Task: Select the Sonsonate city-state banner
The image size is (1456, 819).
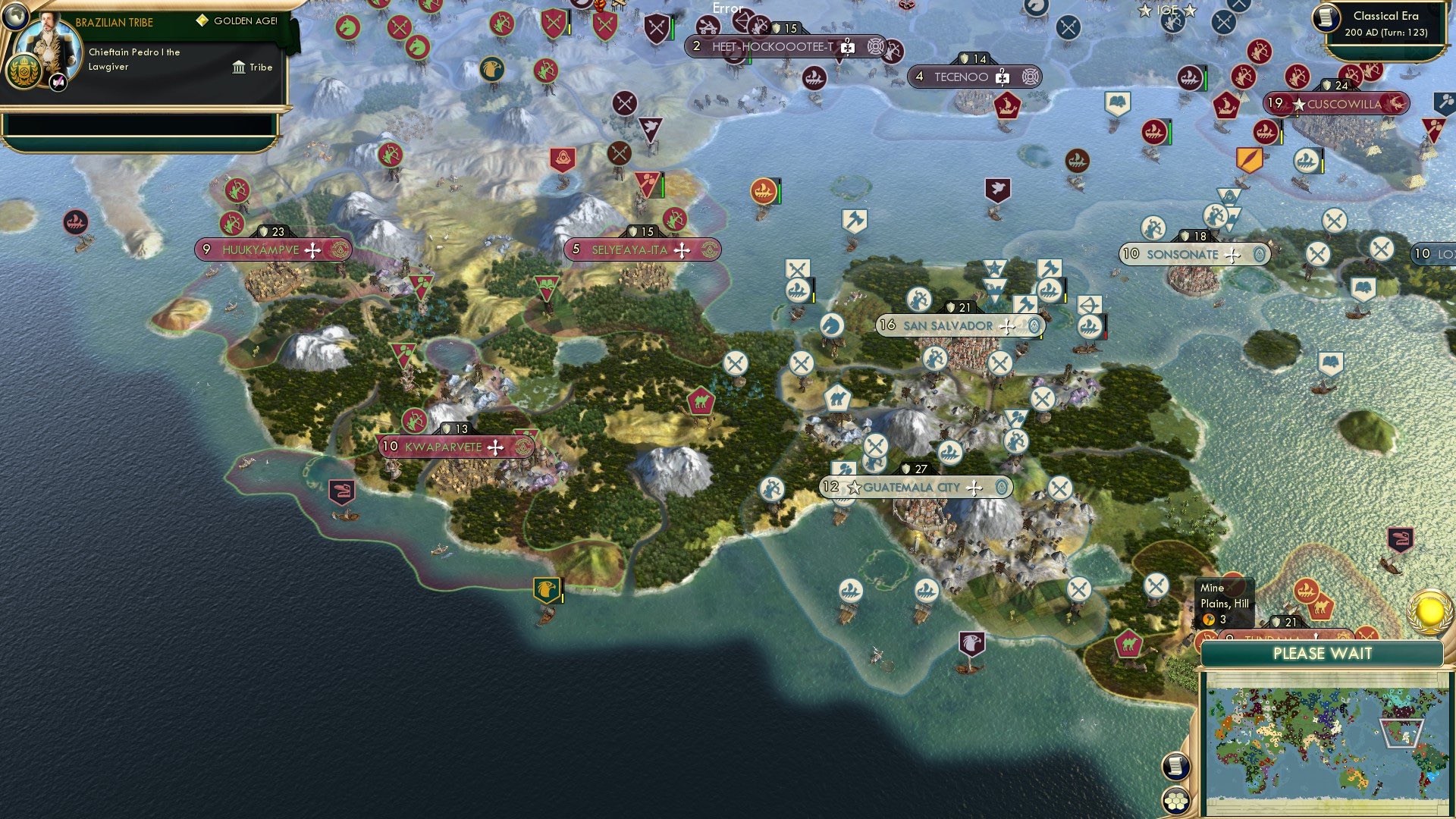Action: (x=1194, y=255)
